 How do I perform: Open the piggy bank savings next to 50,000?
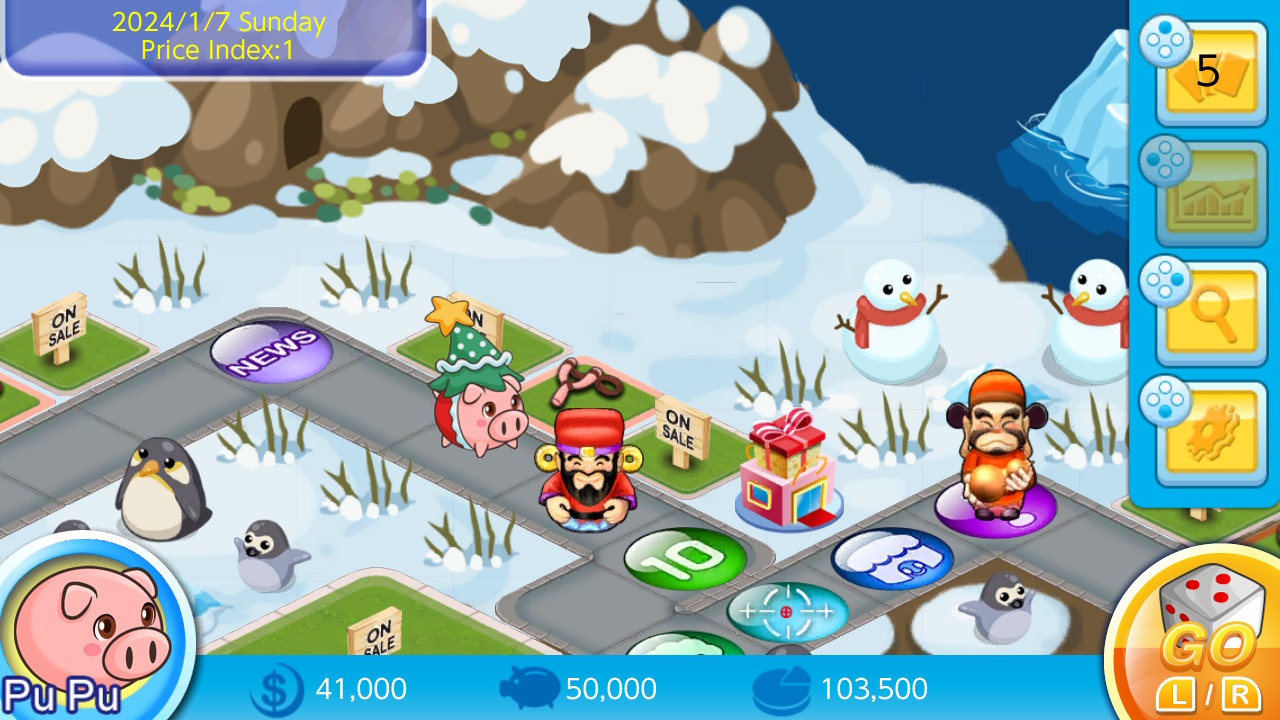pos(528,688)
